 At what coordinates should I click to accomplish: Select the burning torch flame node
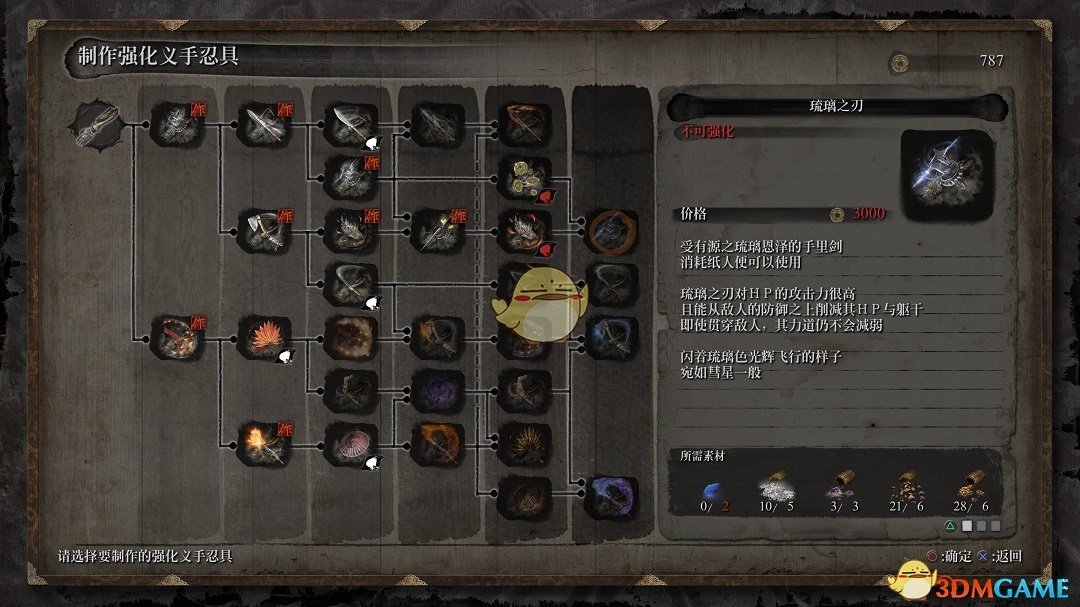[x=263, y=445]
